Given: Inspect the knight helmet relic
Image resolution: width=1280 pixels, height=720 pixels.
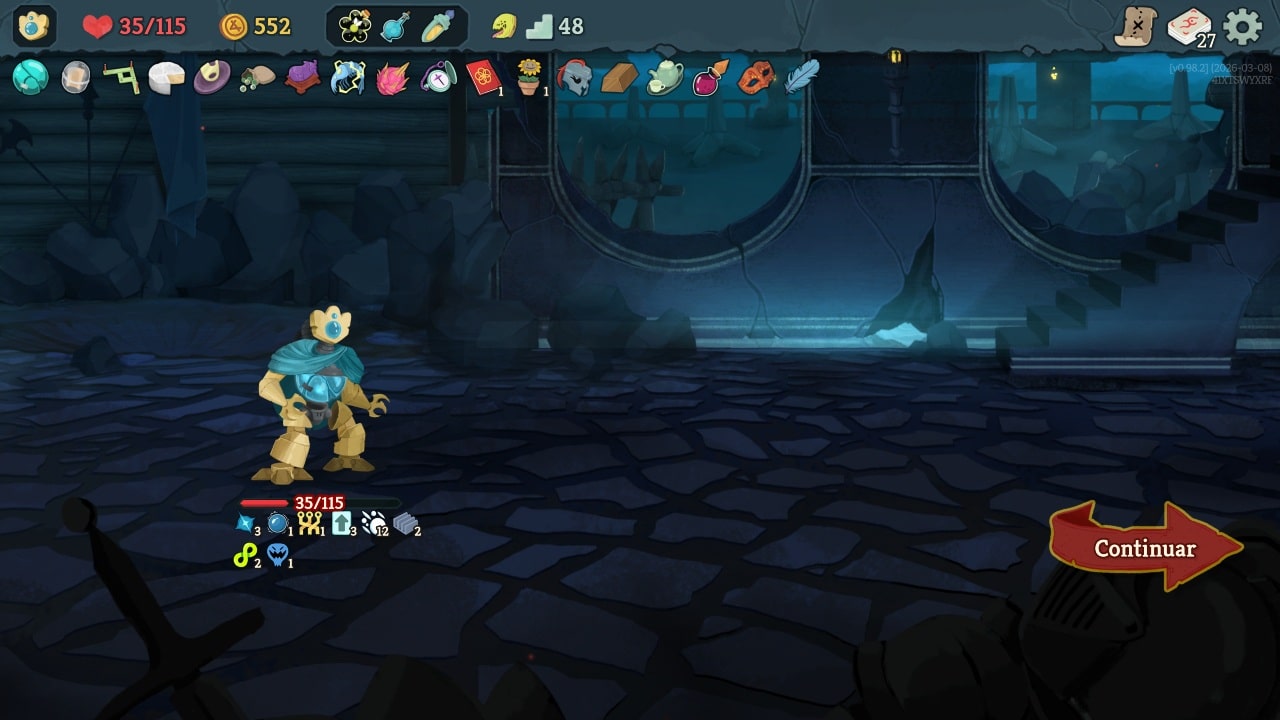Looking at the screenshot, I should (574, 77).
